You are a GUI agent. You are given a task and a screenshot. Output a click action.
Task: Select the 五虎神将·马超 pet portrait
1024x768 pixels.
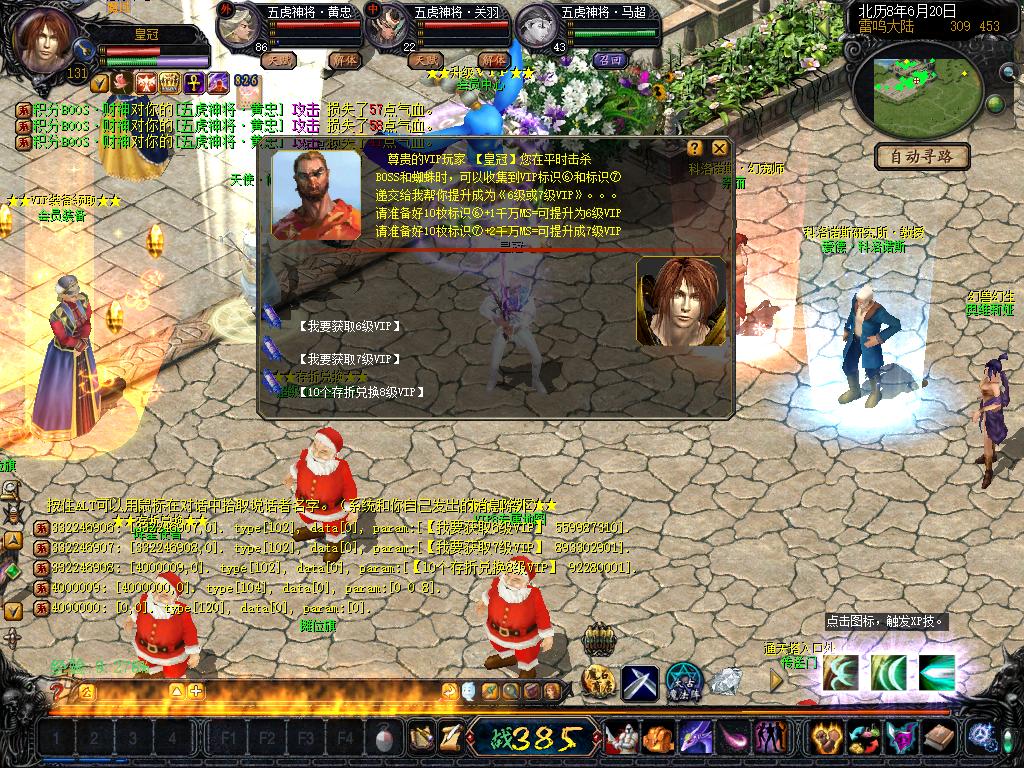pos(538,27)
